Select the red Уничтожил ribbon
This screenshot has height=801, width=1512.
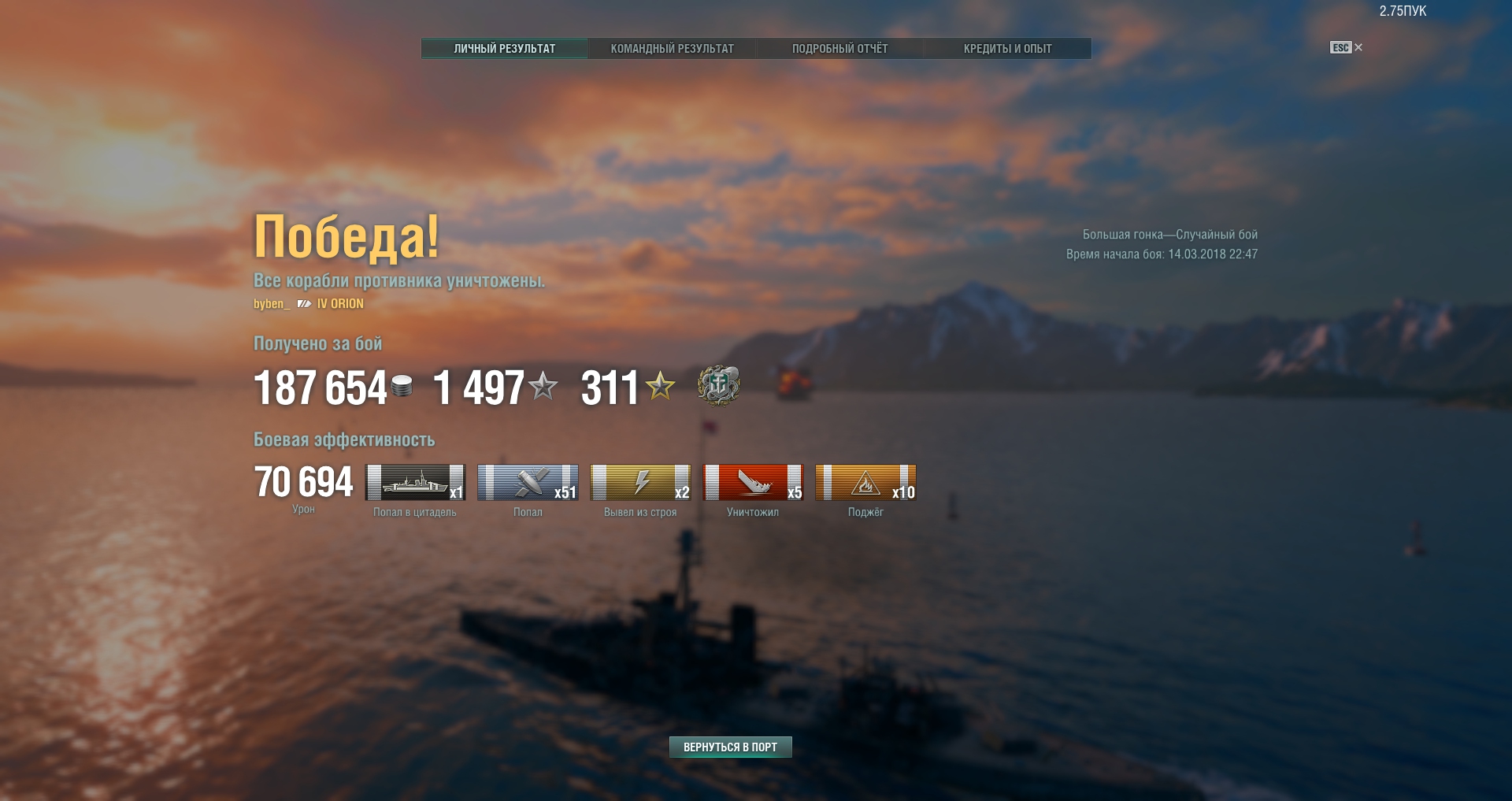[x=753, y=483]
